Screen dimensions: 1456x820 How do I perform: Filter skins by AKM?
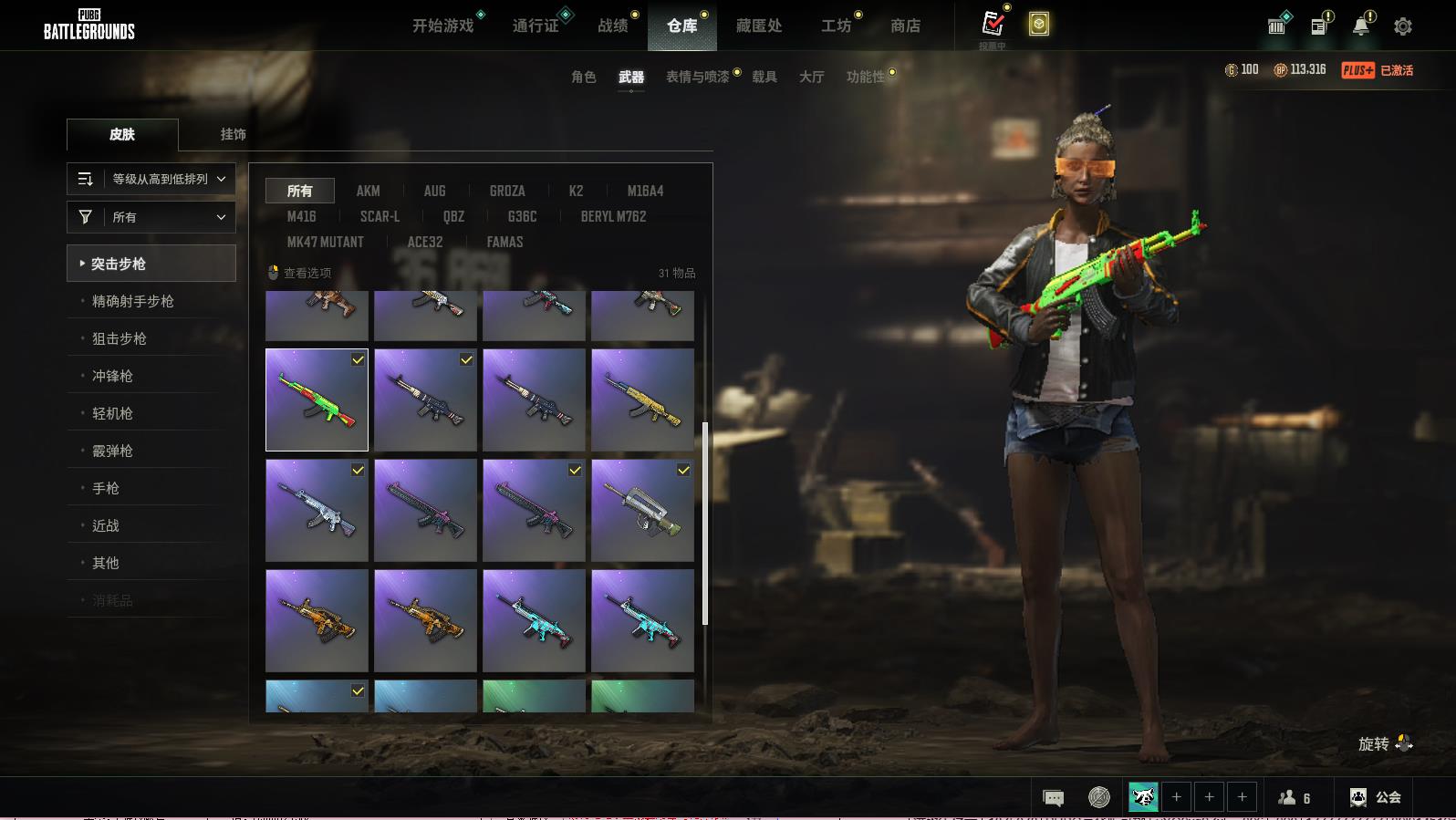(x=368, y=191)
